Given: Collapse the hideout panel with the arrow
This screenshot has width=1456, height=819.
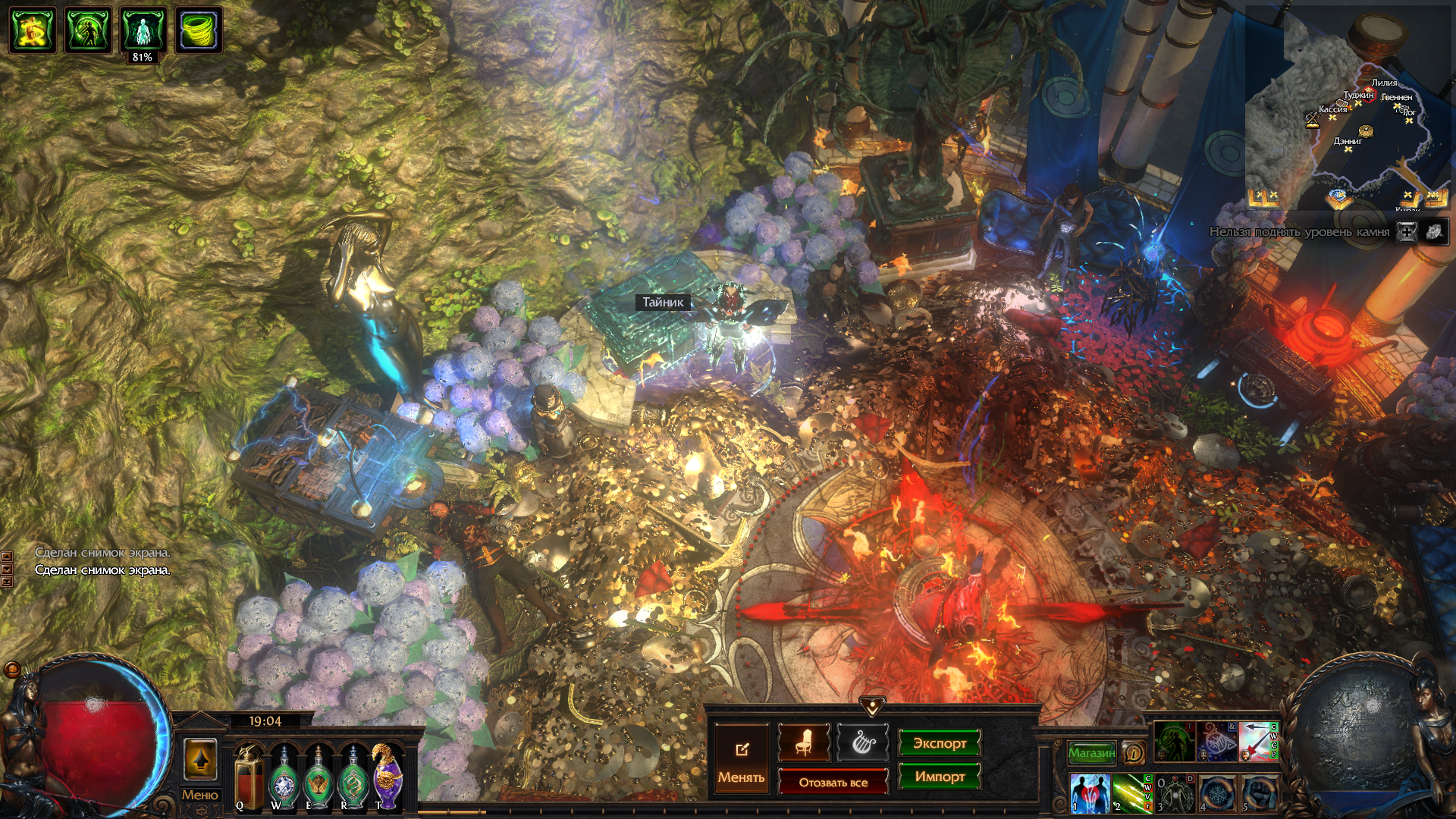Looking at the screenshot, I should pos(873,707).
